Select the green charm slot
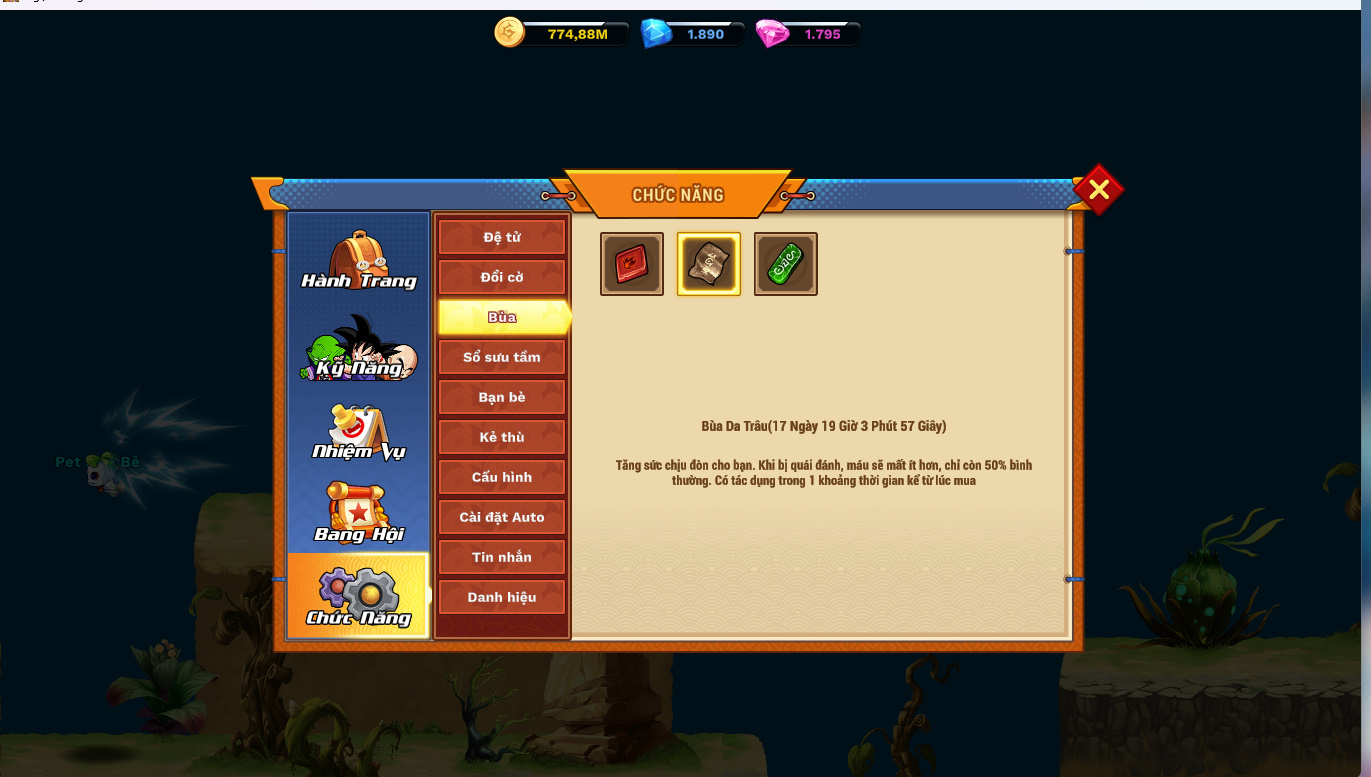Screen dimensions: 1371x777 [786, 264]
